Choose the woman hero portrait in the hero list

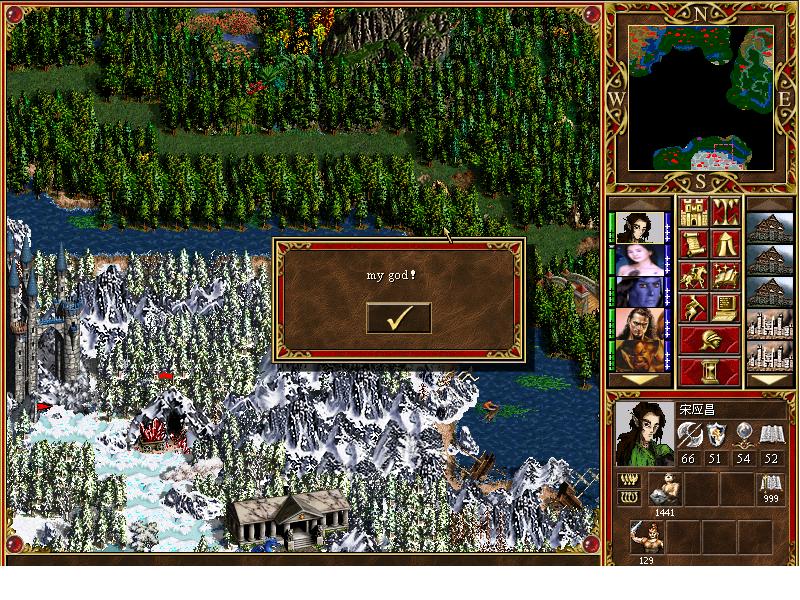[637, 259]
